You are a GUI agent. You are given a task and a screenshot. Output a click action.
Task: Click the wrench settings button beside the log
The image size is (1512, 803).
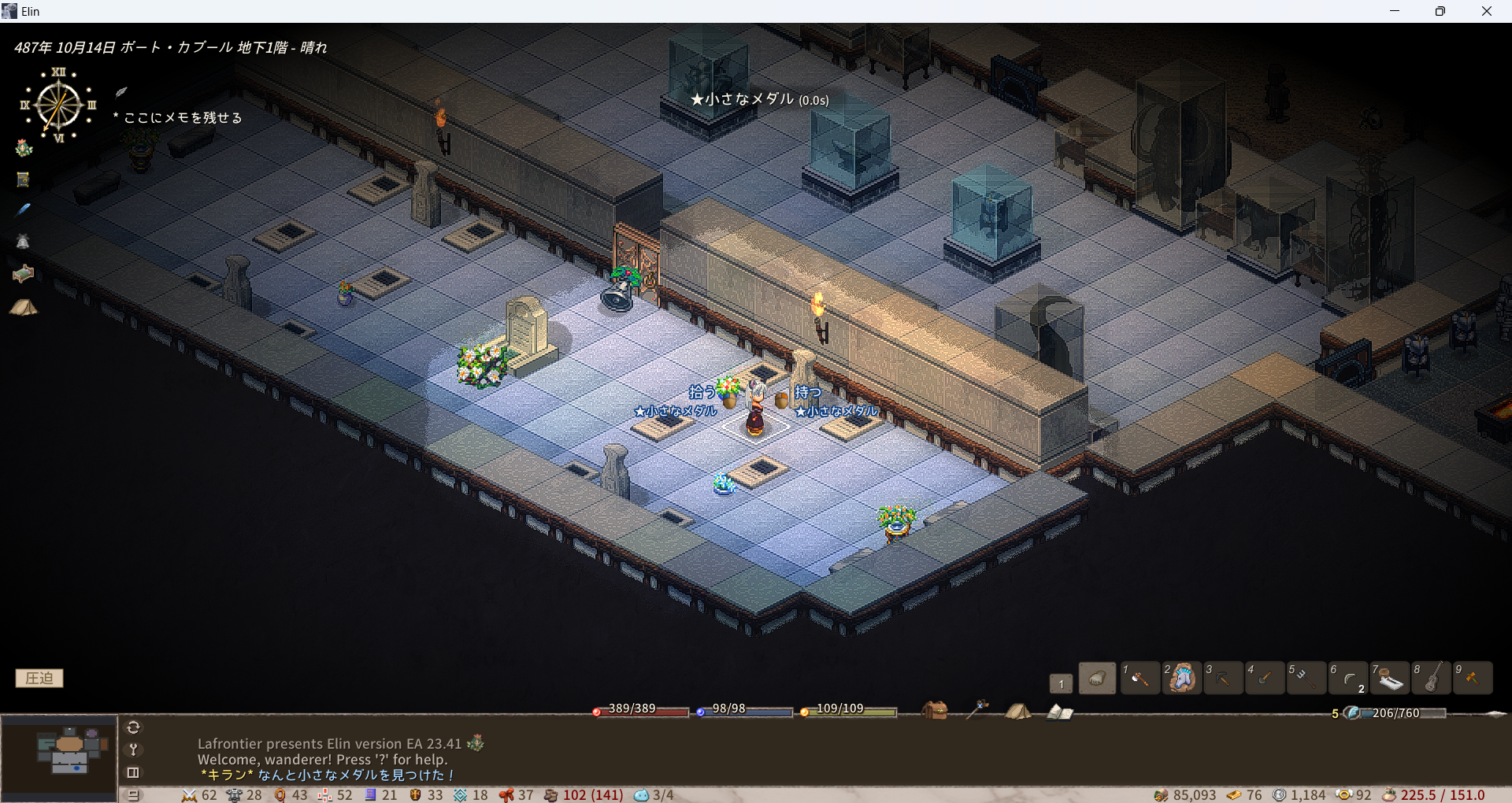(133, 749)
